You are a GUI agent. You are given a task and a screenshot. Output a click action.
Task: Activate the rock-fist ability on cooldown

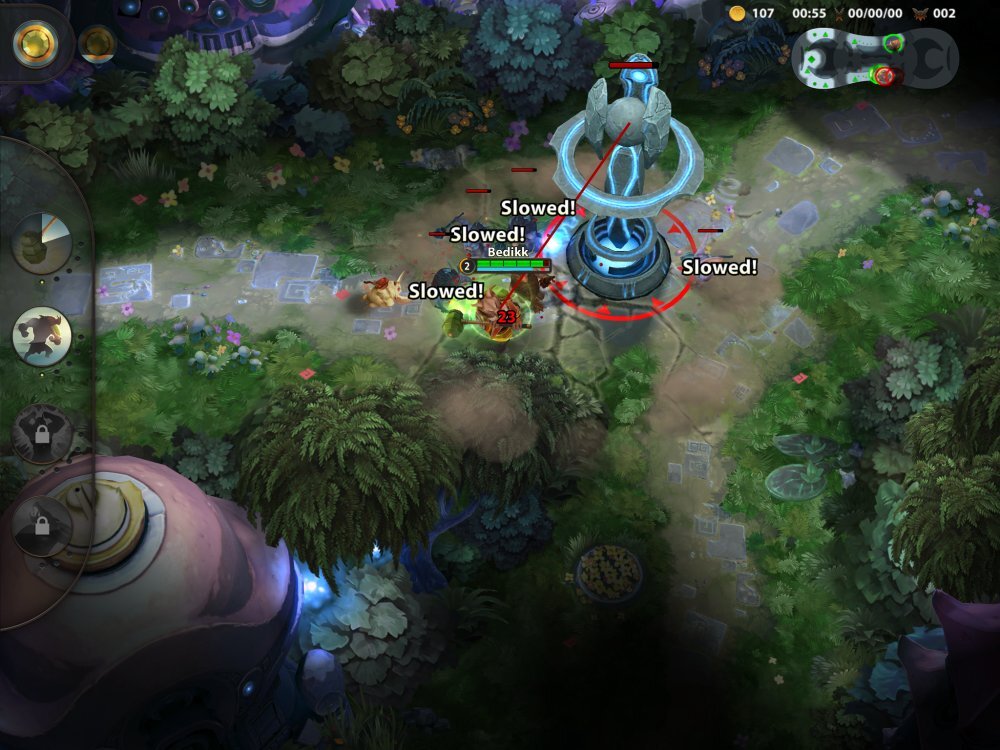tap(42, 243)
